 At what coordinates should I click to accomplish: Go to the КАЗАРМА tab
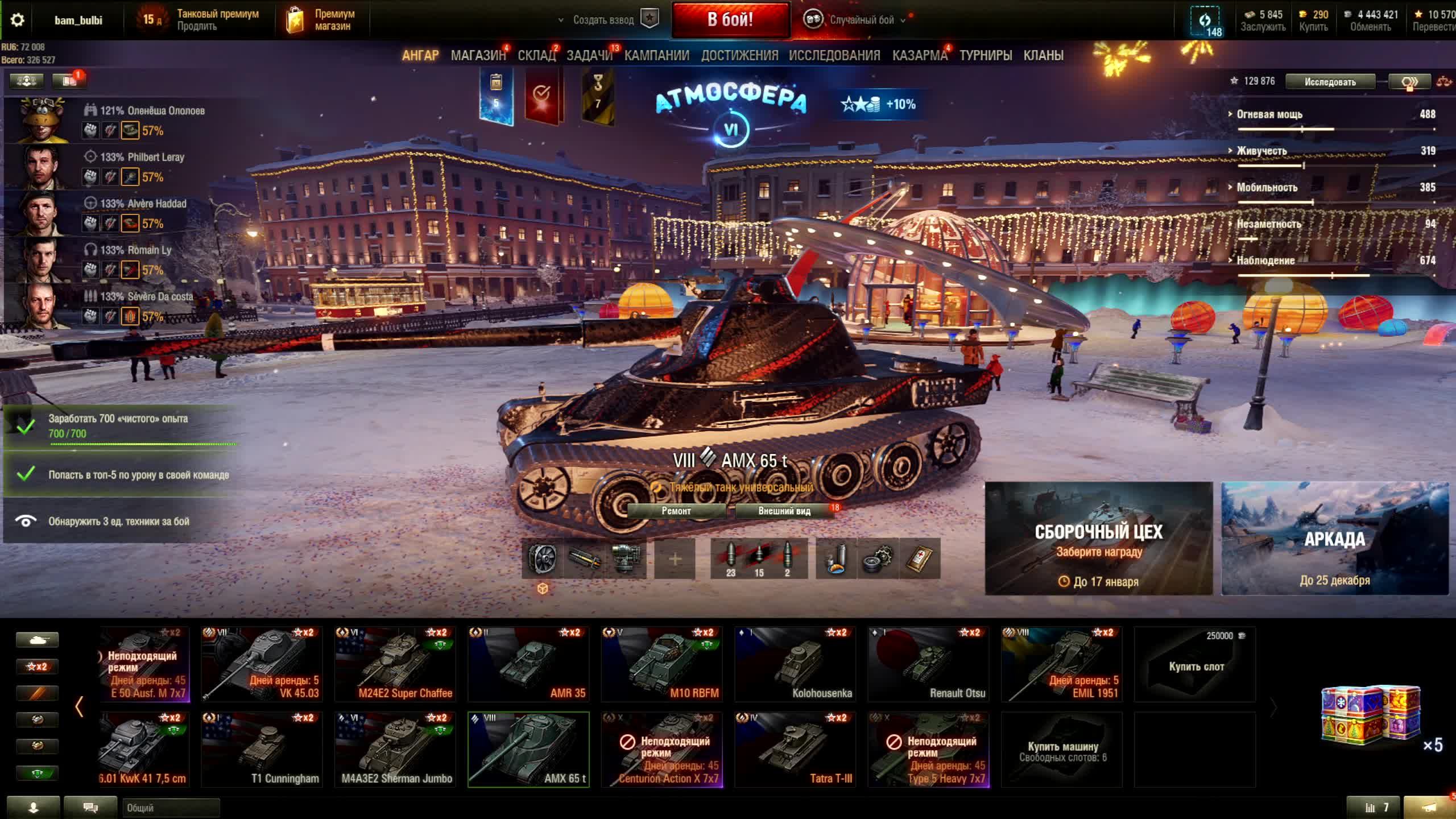(x=920, y=55)
